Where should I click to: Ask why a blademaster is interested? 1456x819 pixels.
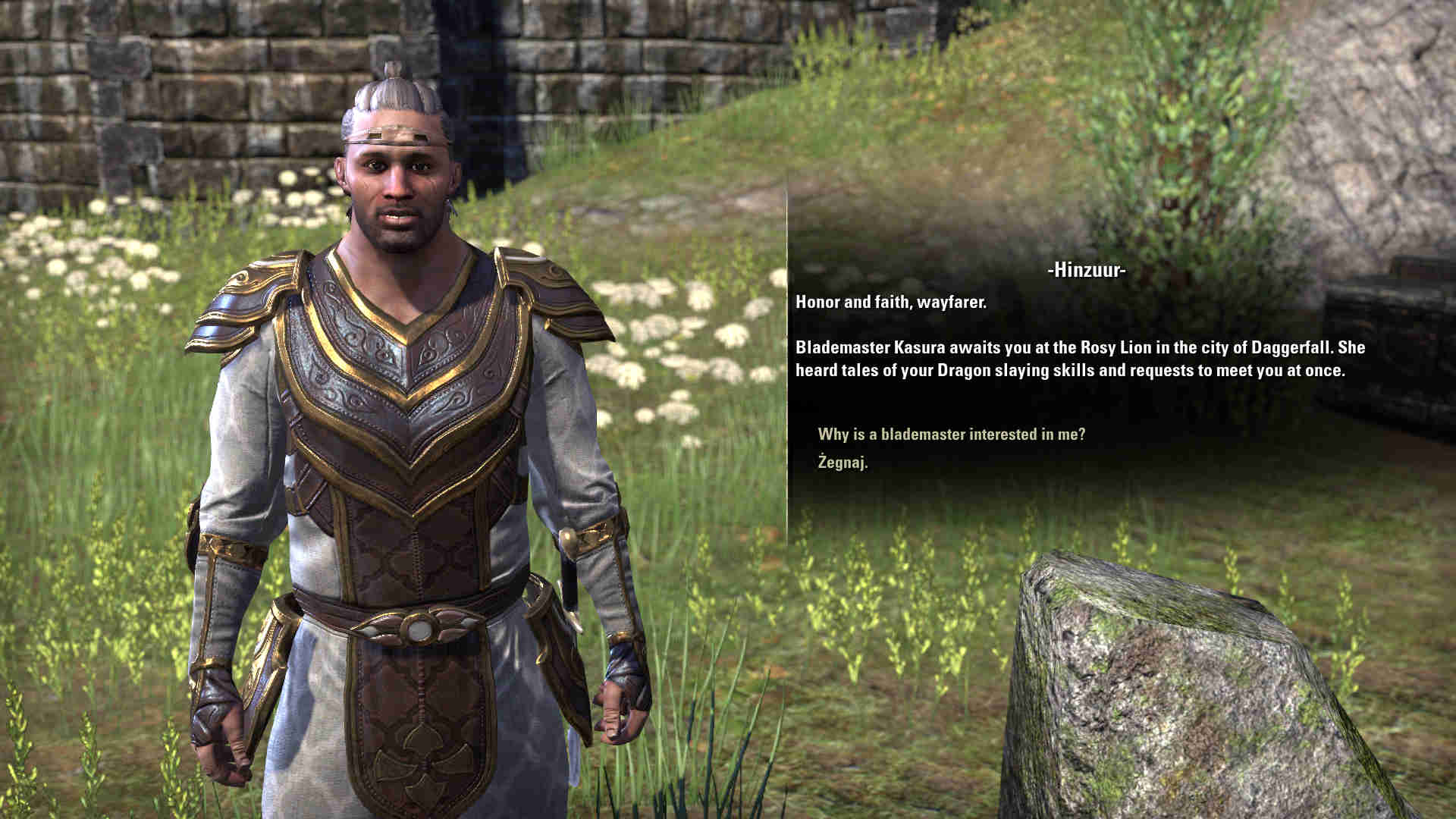pos(951,435)
